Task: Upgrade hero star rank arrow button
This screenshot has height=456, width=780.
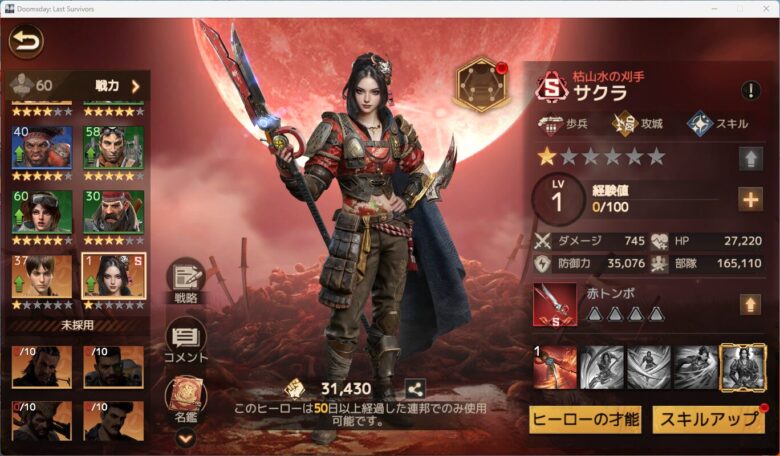Action: 750,158
